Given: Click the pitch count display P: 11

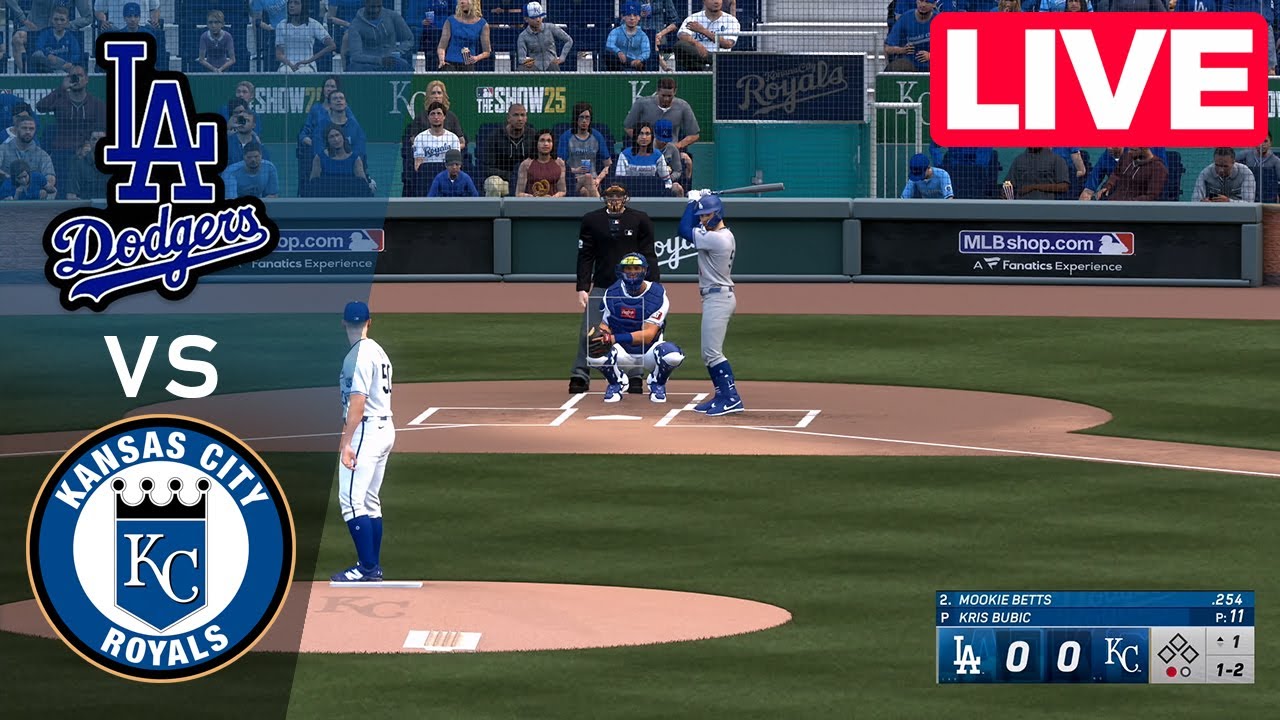Looking at the screenshot, I should pyautogui.click(x=1232, y=616).
